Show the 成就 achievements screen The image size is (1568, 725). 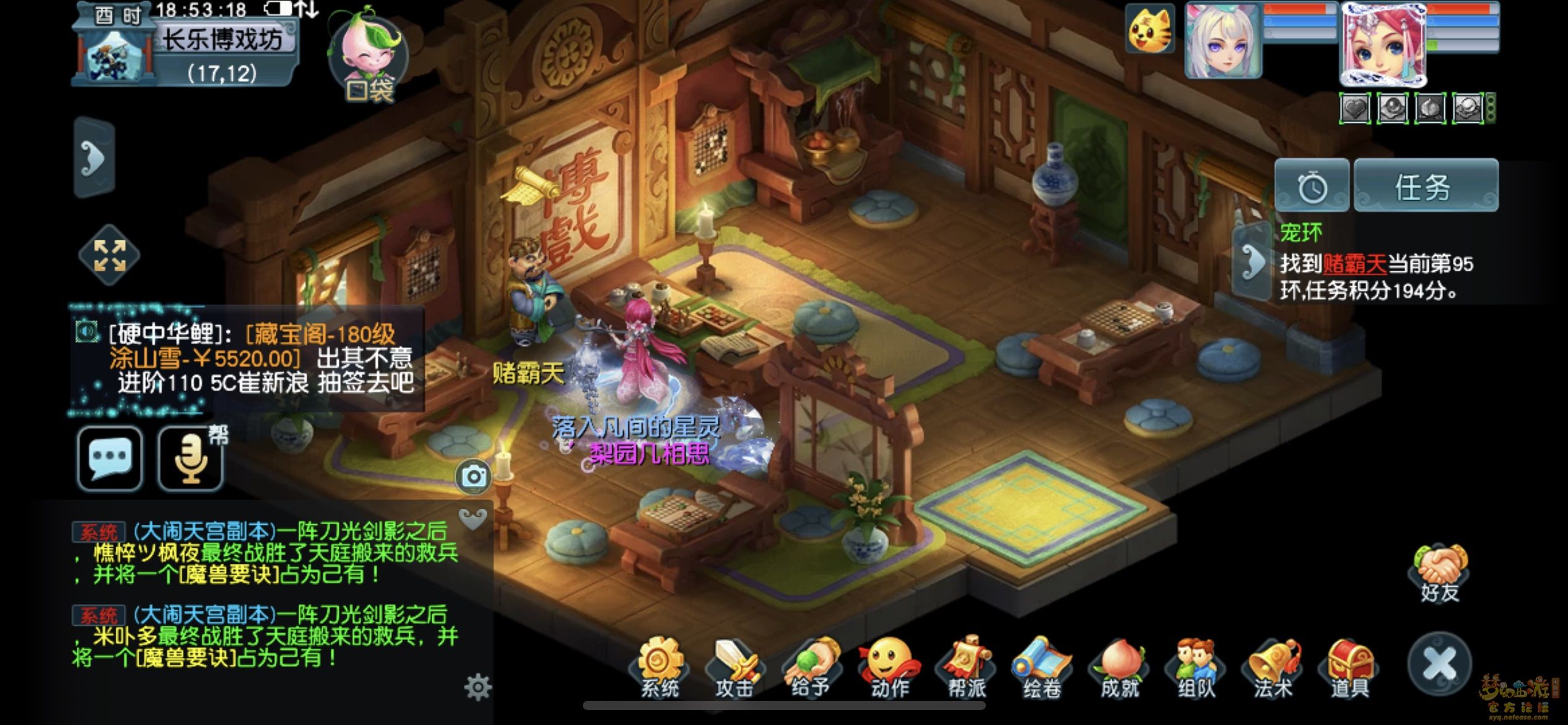pyautogui.click(x=1120, y=668)
